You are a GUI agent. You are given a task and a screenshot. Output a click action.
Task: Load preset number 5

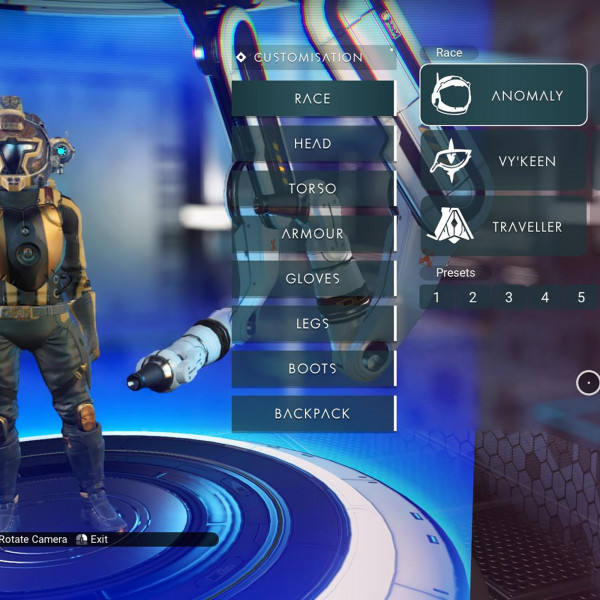click(581, 297)
